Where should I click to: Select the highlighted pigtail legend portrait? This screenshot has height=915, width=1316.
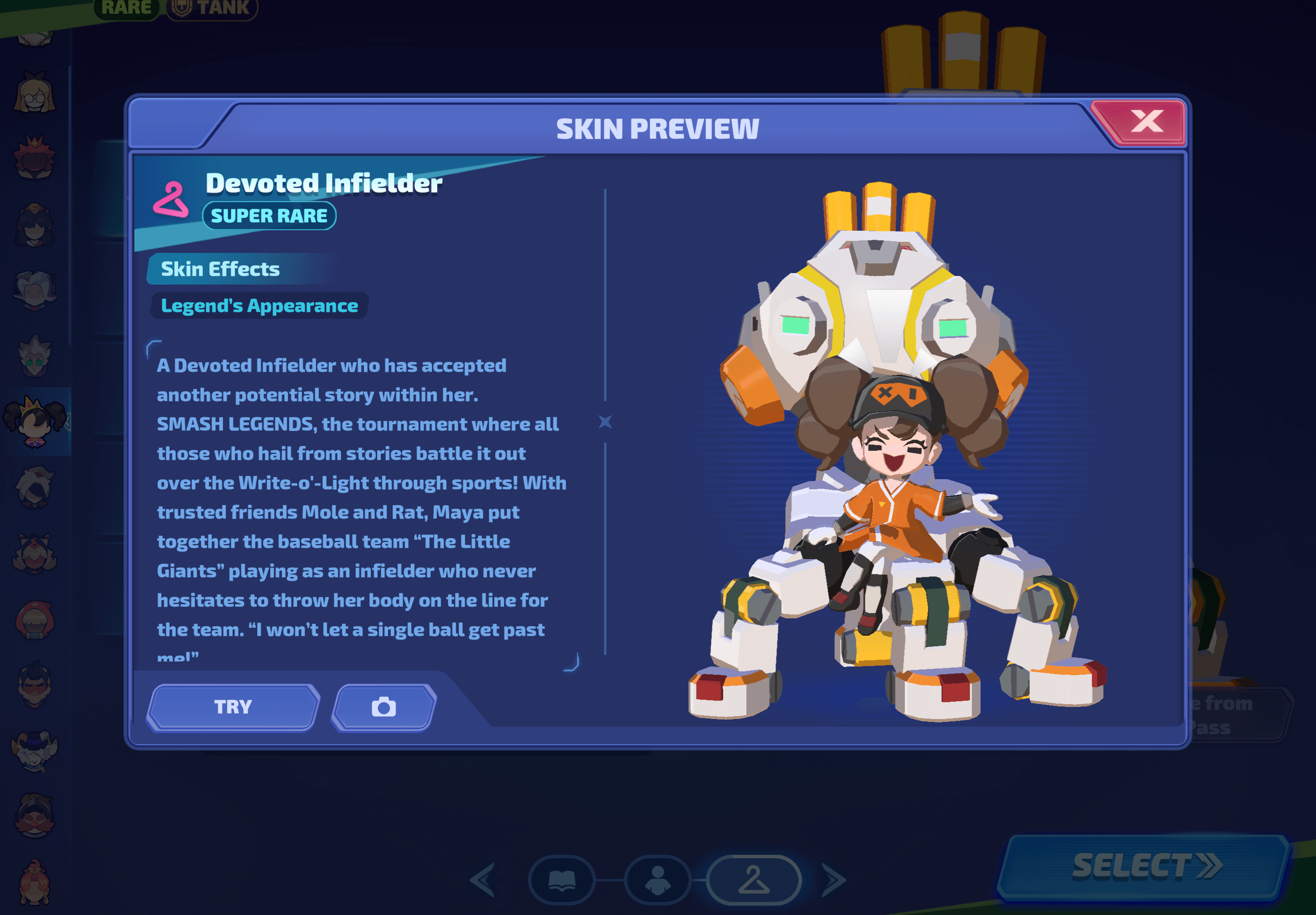(35, 422)
